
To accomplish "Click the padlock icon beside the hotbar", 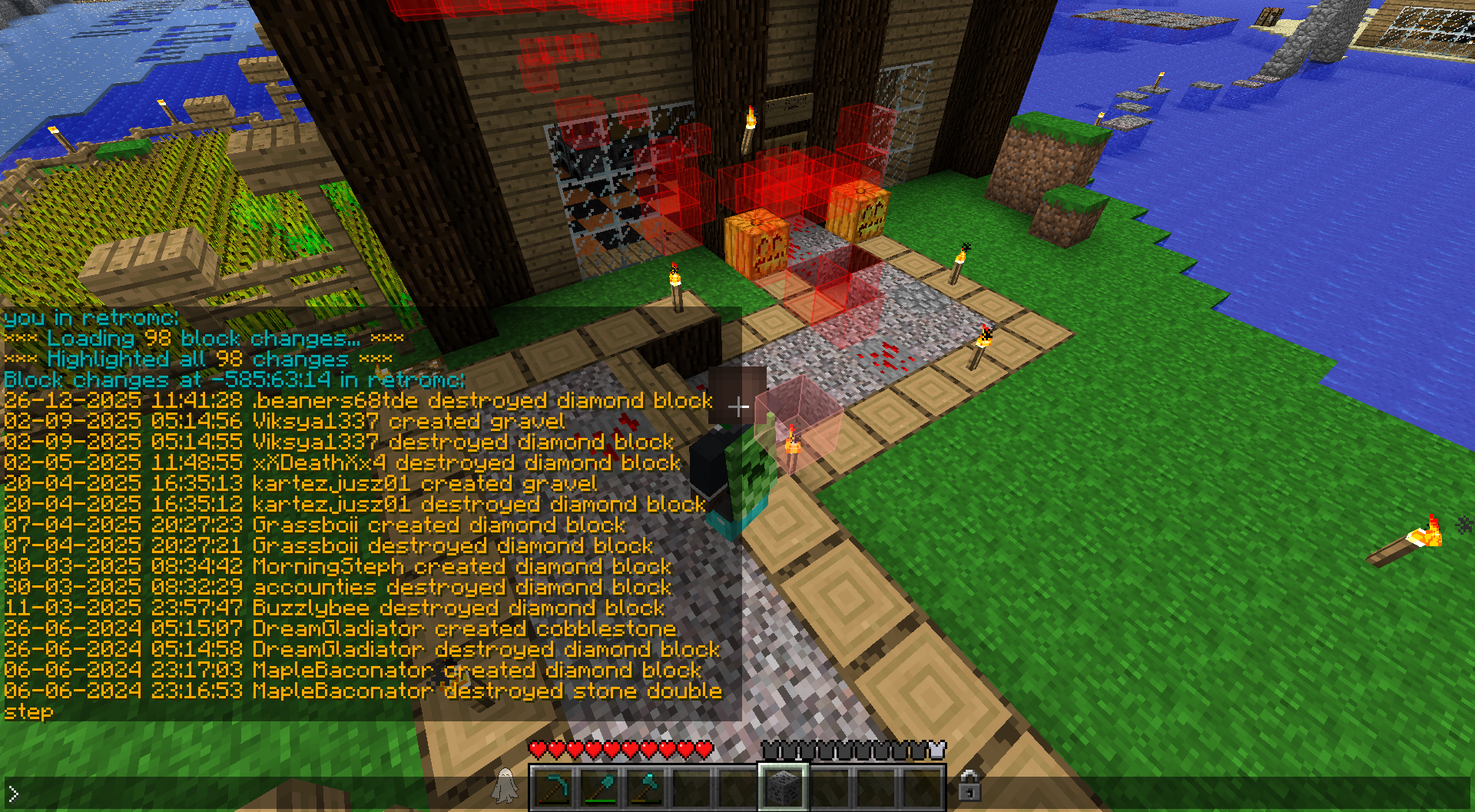I will coord(969,785).
